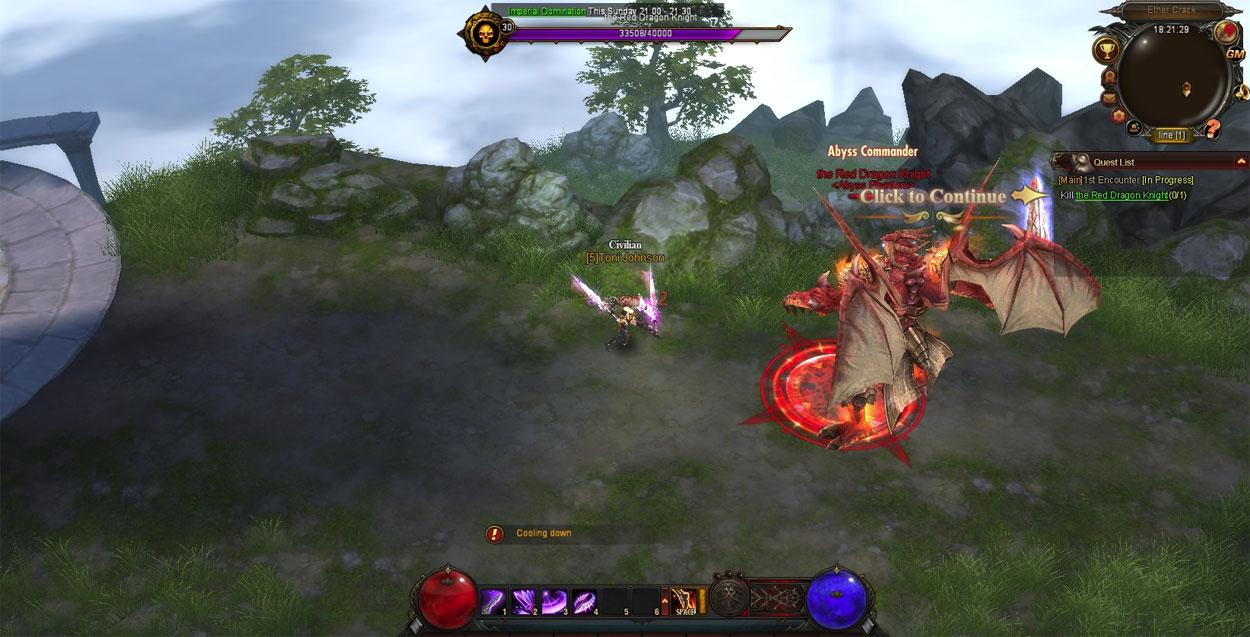This screenshot has width=1250, height=637.
Task: Activate the purple sword skill in slot 1
Action: [493, 601]
